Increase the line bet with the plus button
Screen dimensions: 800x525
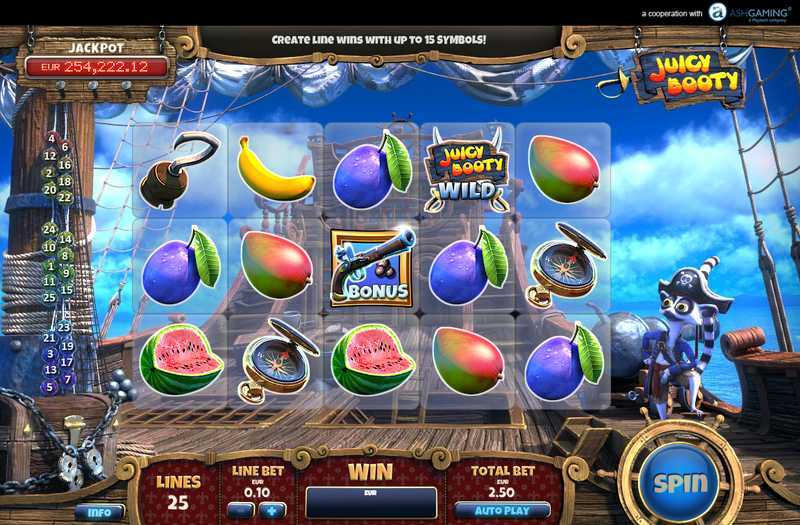[271, 510]
